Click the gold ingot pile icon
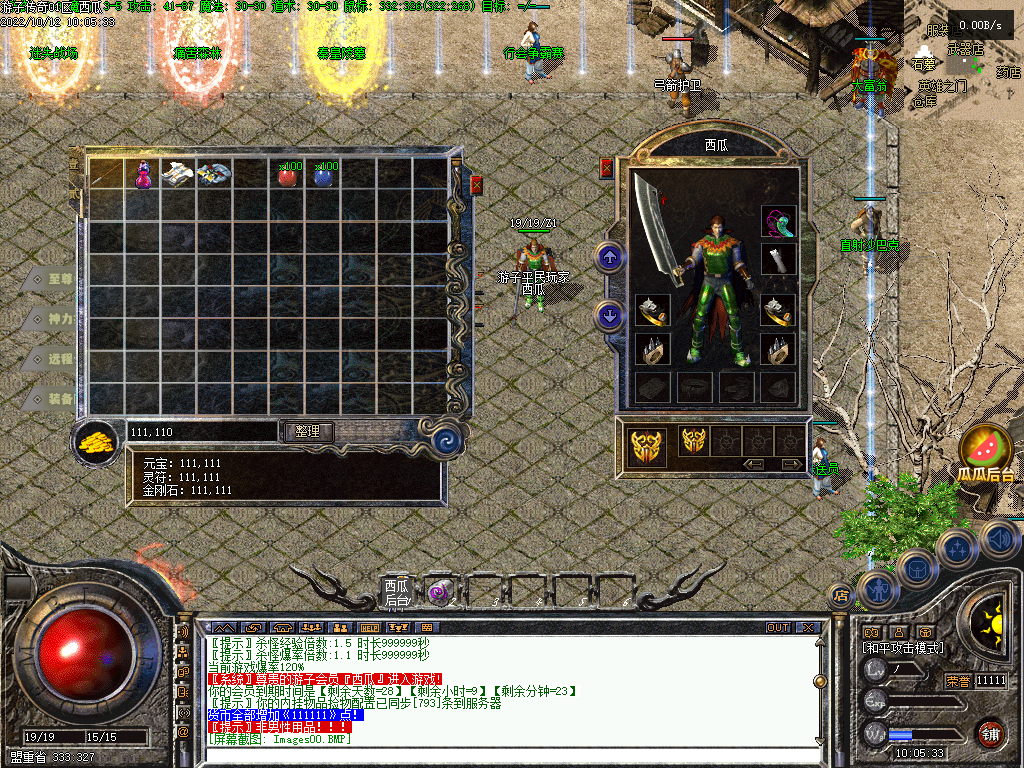Viewport: 1024px width, 768px height. point(97,441)
